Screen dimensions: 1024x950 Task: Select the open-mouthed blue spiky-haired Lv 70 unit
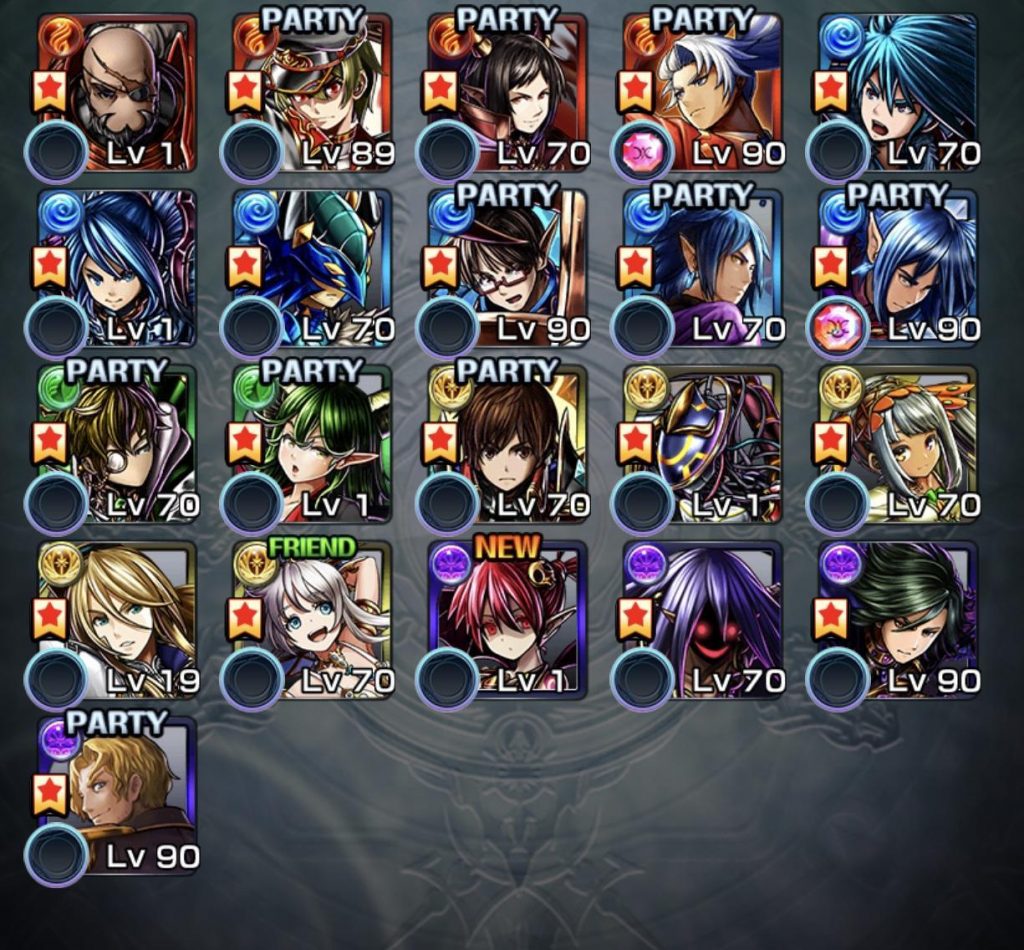[x=899, y=92]
